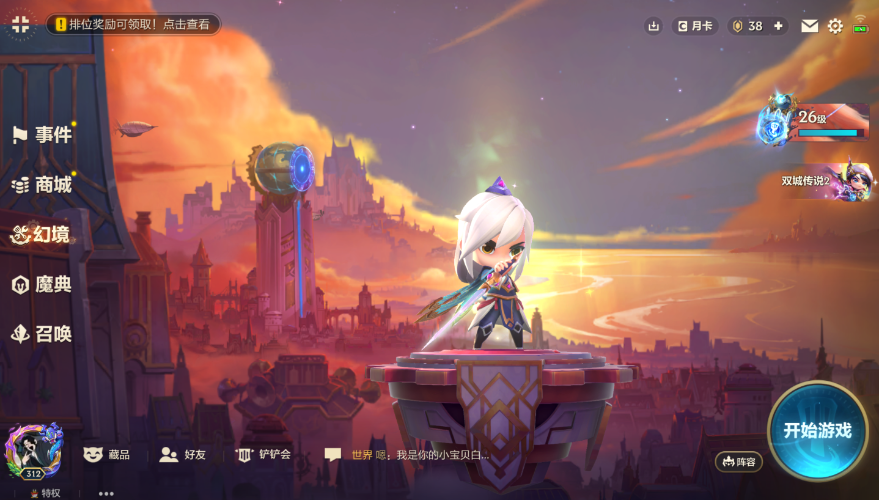Open the 召唤 summon menu
The height and width of the screenshot is (500, 879).
click(42, 334)
